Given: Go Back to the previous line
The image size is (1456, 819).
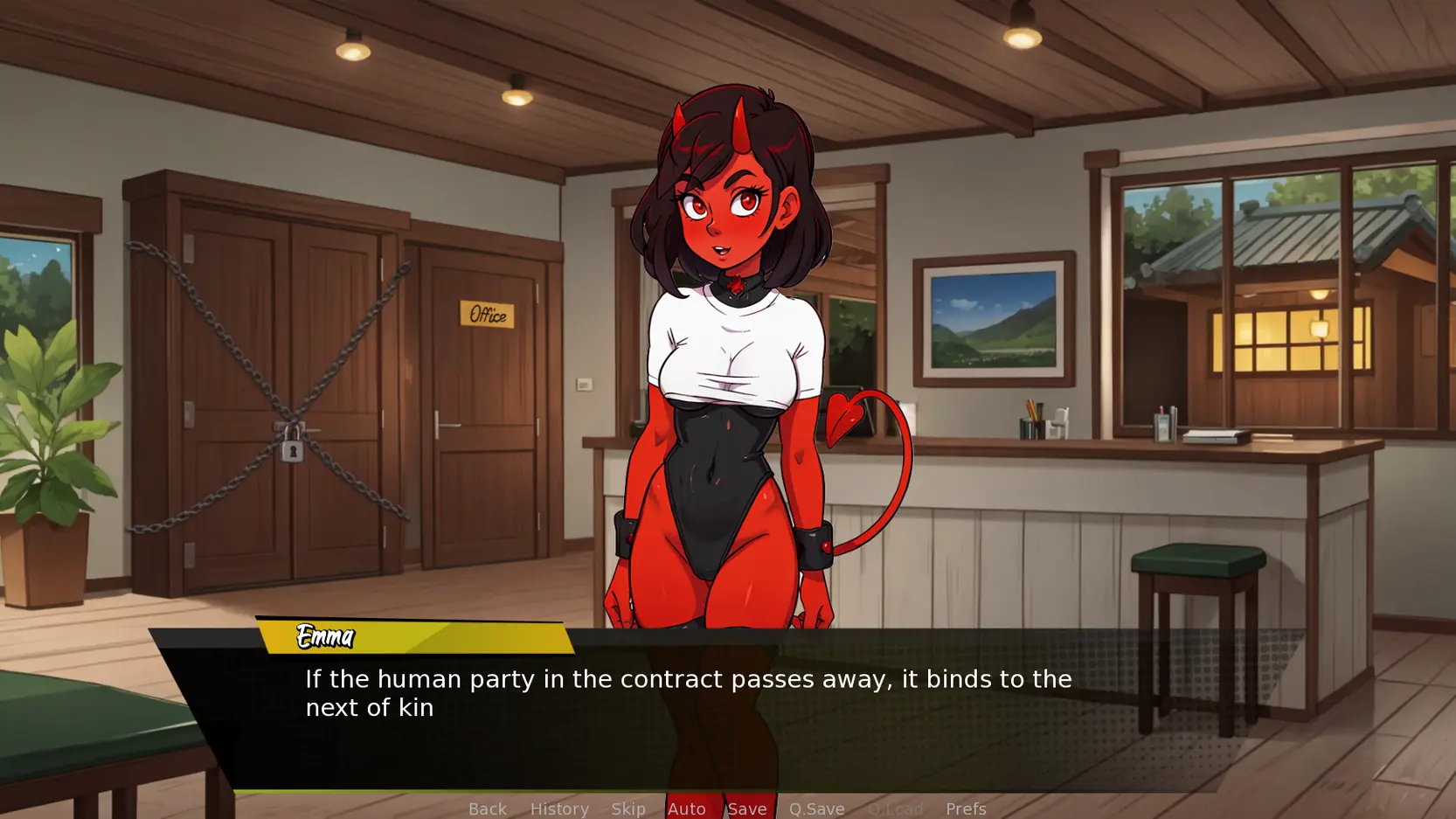Looking at the screenshot, I should coord(487,809).
